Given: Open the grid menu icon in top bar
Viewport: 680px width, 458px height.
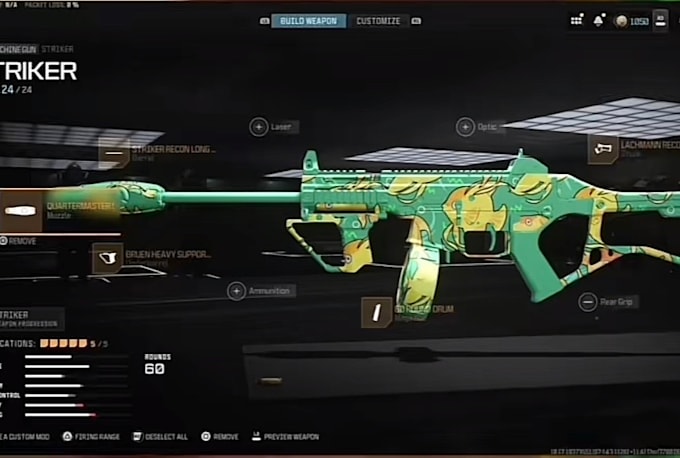Looking at the screenshot, I should point(576,20).
